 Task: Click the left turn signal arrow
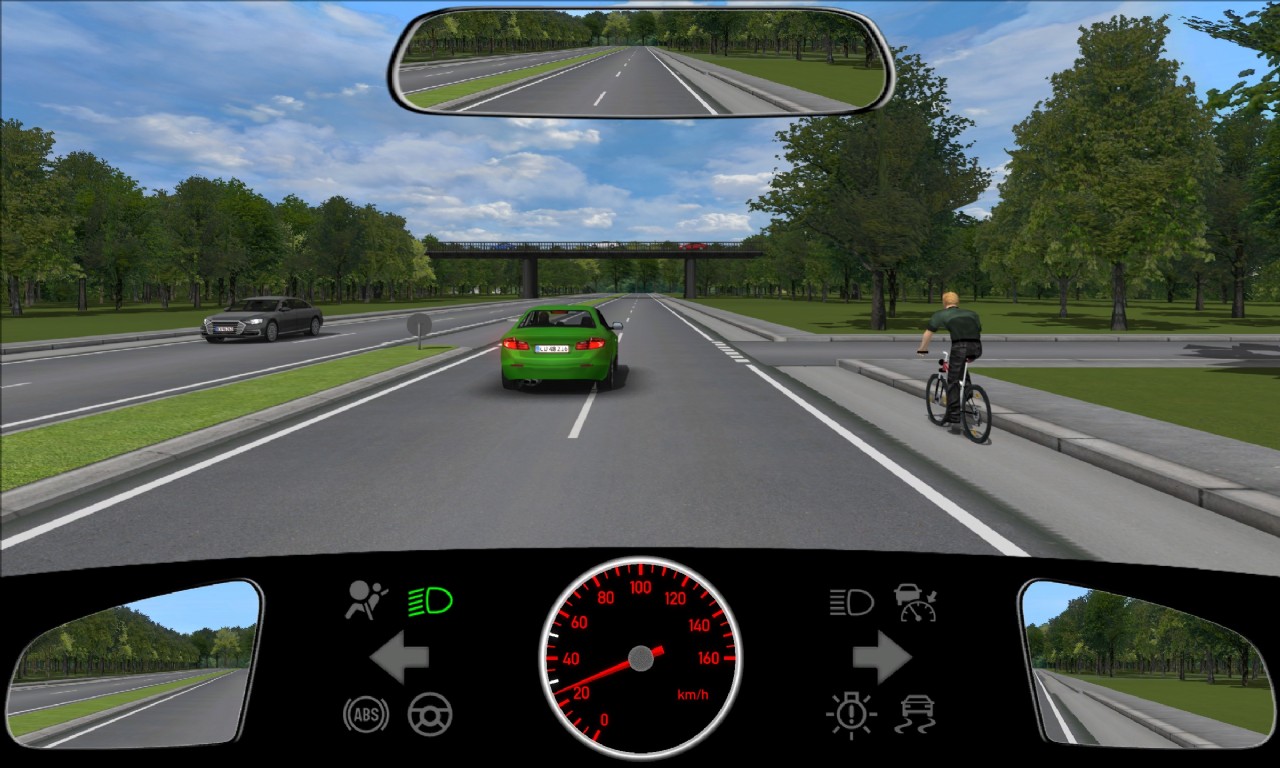tap(400, 657)
